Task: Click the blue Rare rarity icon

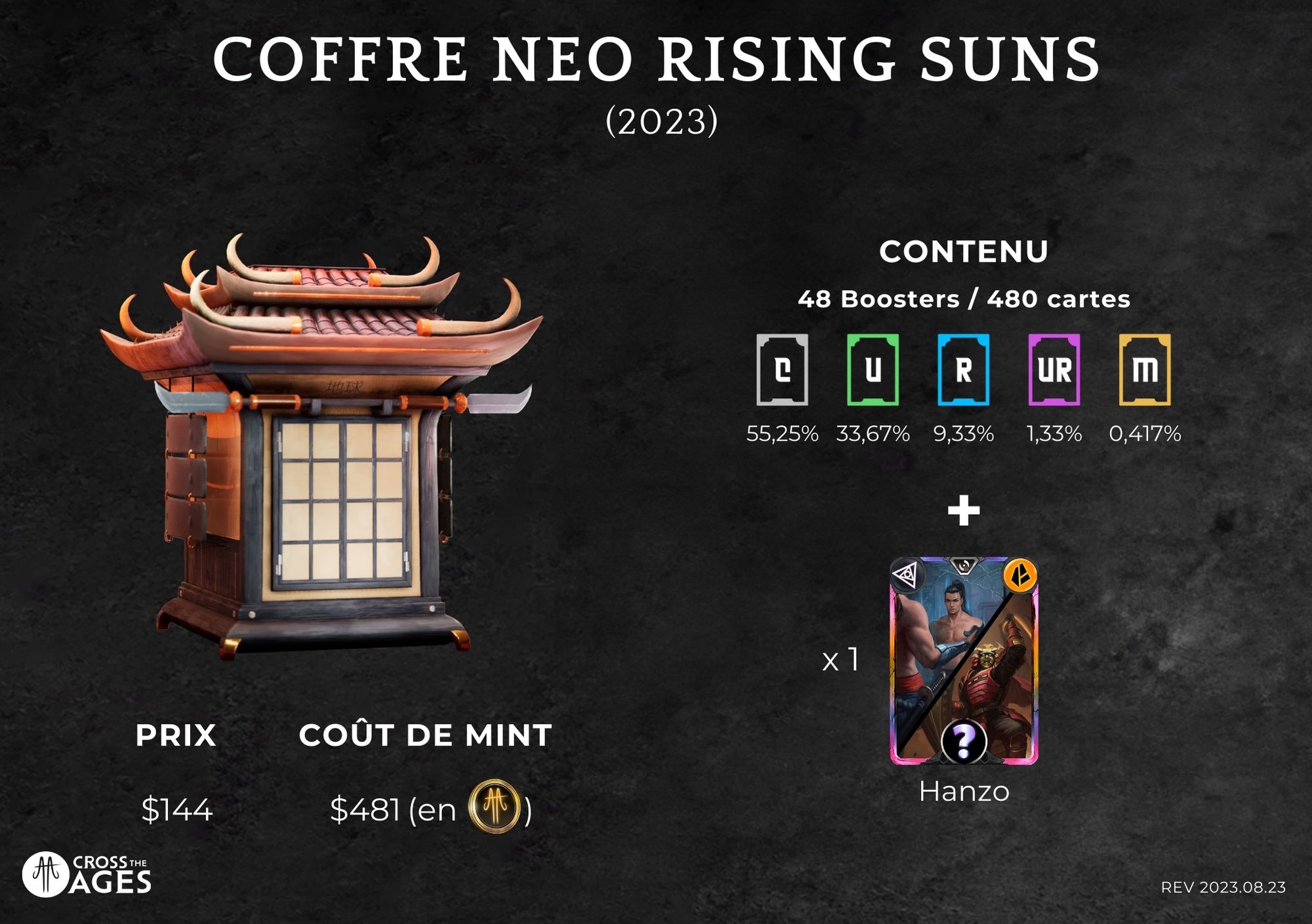Action: [x=963, y=370]
